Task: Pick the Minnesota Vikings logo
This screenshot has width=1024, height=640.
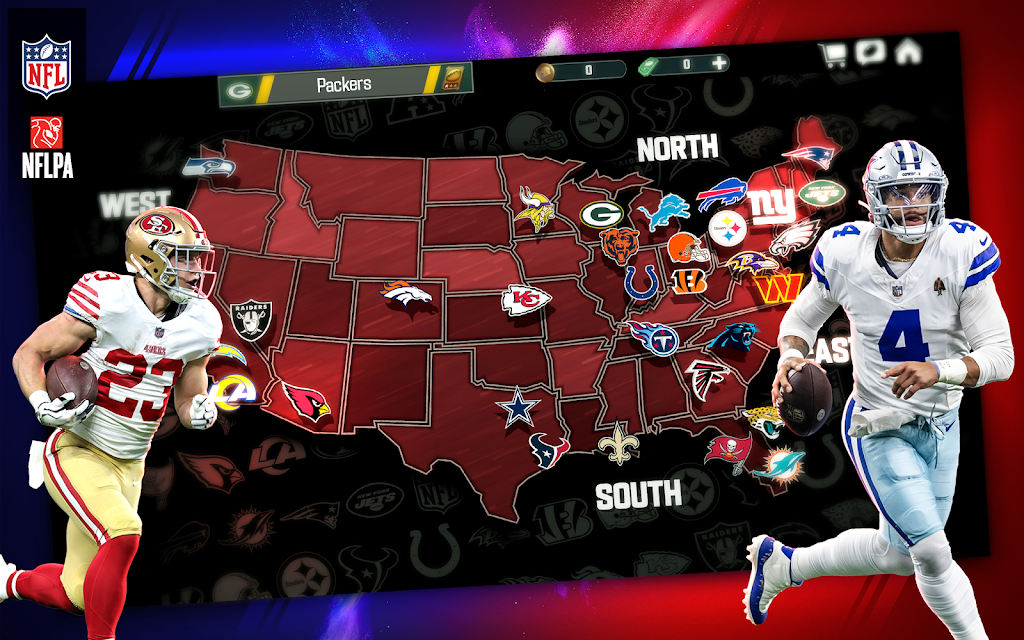Action: pos(537,206)
